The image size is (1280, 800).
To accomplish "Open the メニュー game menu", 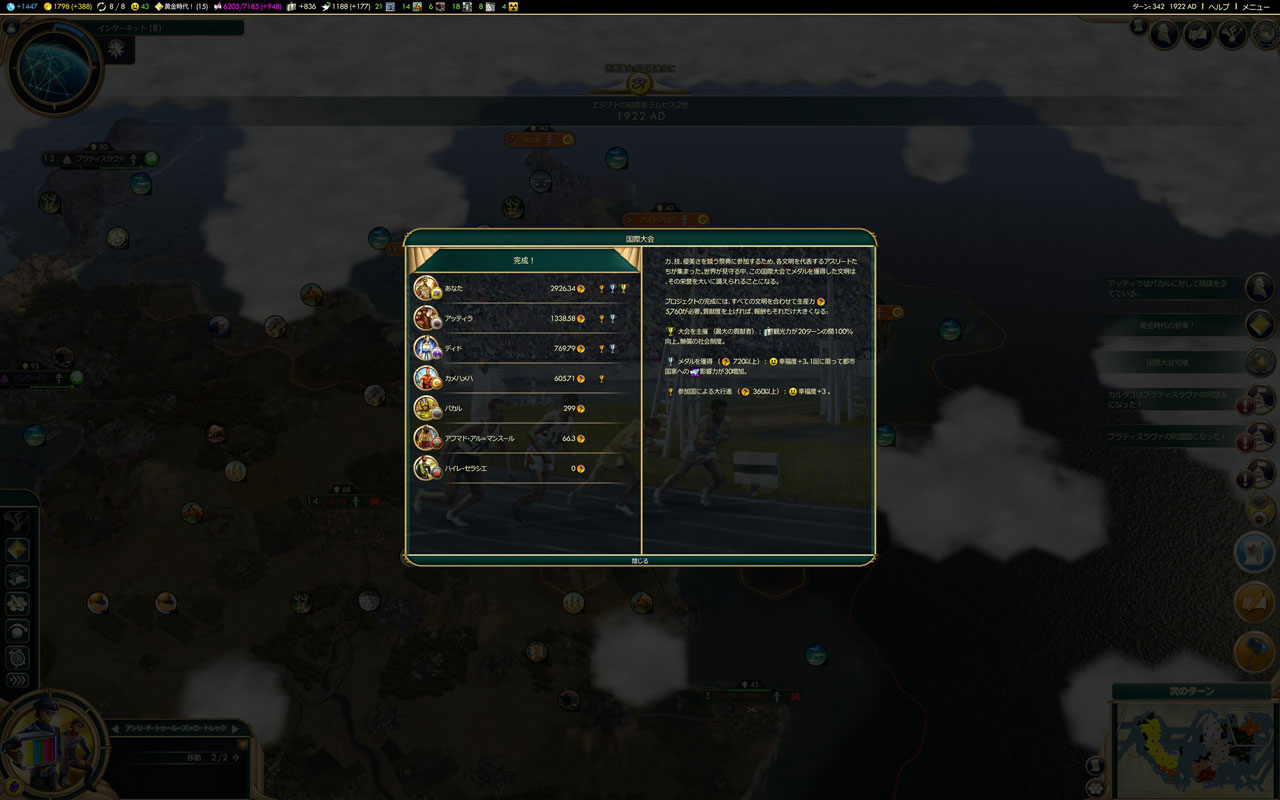I will 1256,6.
